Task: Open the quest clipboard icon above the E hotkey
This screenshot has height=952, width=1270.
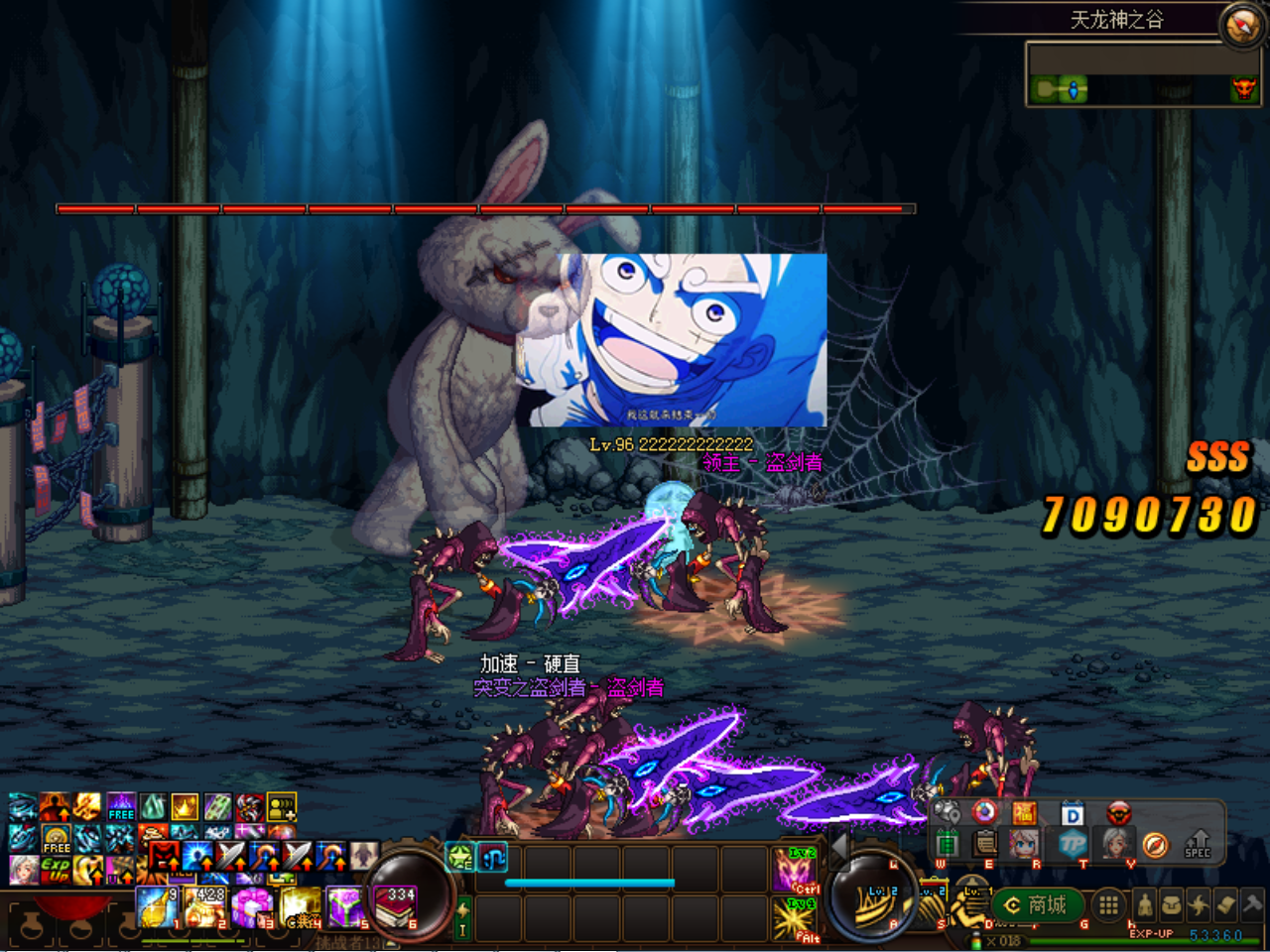Action: pyautogui.click(x=983, y=845)
